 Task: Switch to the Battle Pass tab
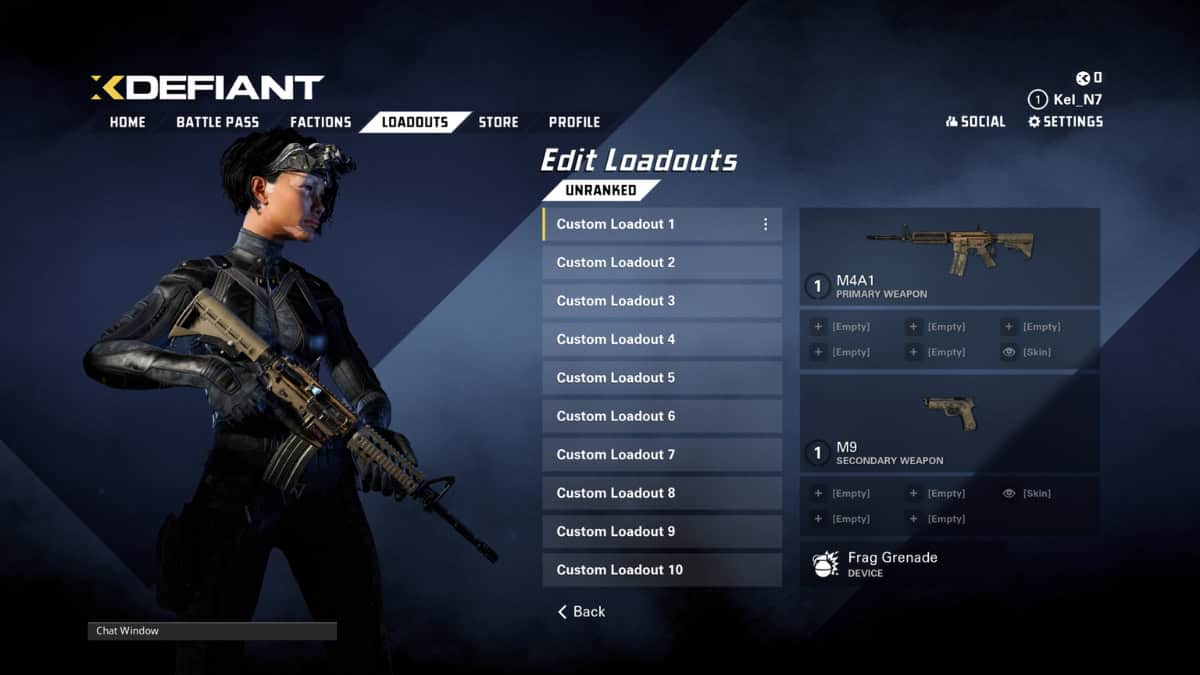coord(217,122)
